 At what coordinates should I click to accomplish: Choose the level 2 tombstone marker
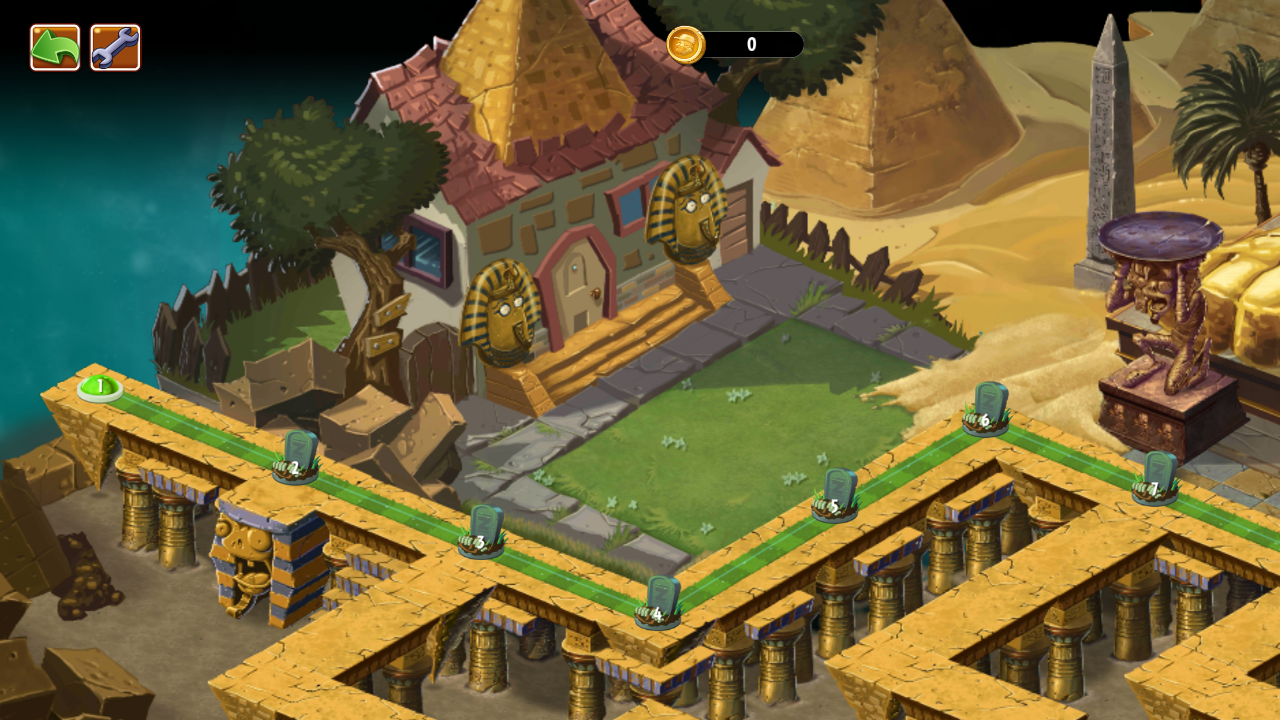(296, 458)
